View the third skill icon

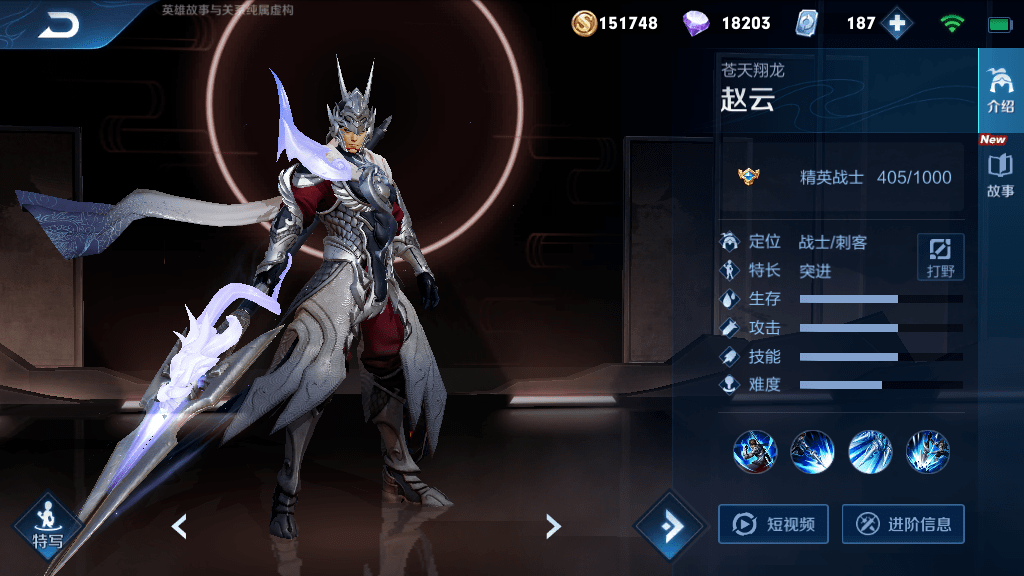[870, 452]
